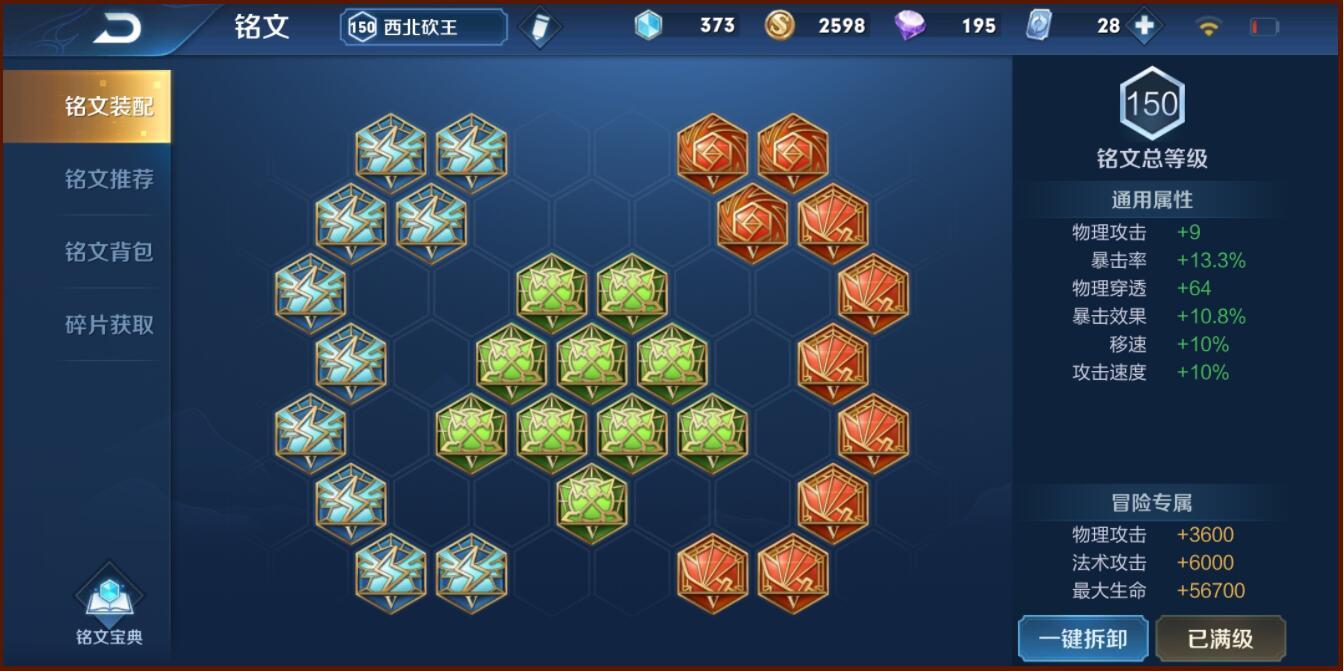Click the 已满级 button
The image size is (1344, 671).
(x=1220, y=639)
